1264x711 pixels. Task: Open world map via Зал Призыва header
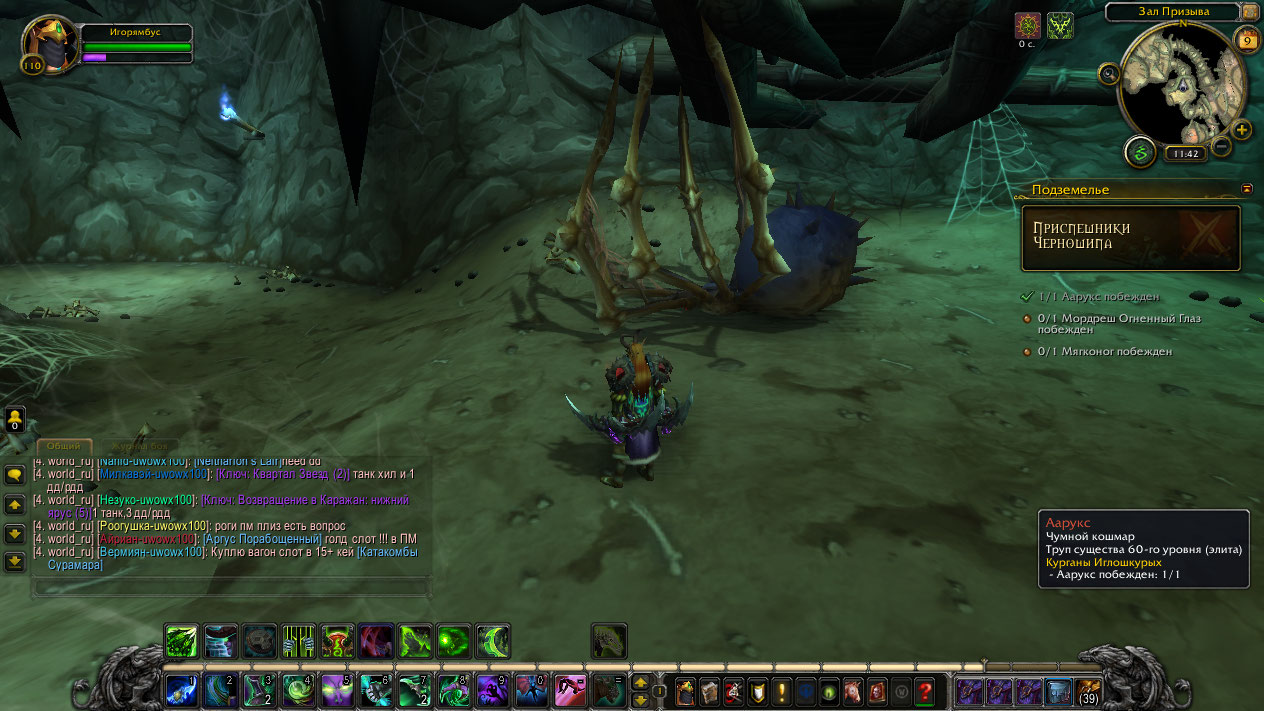1173,12
